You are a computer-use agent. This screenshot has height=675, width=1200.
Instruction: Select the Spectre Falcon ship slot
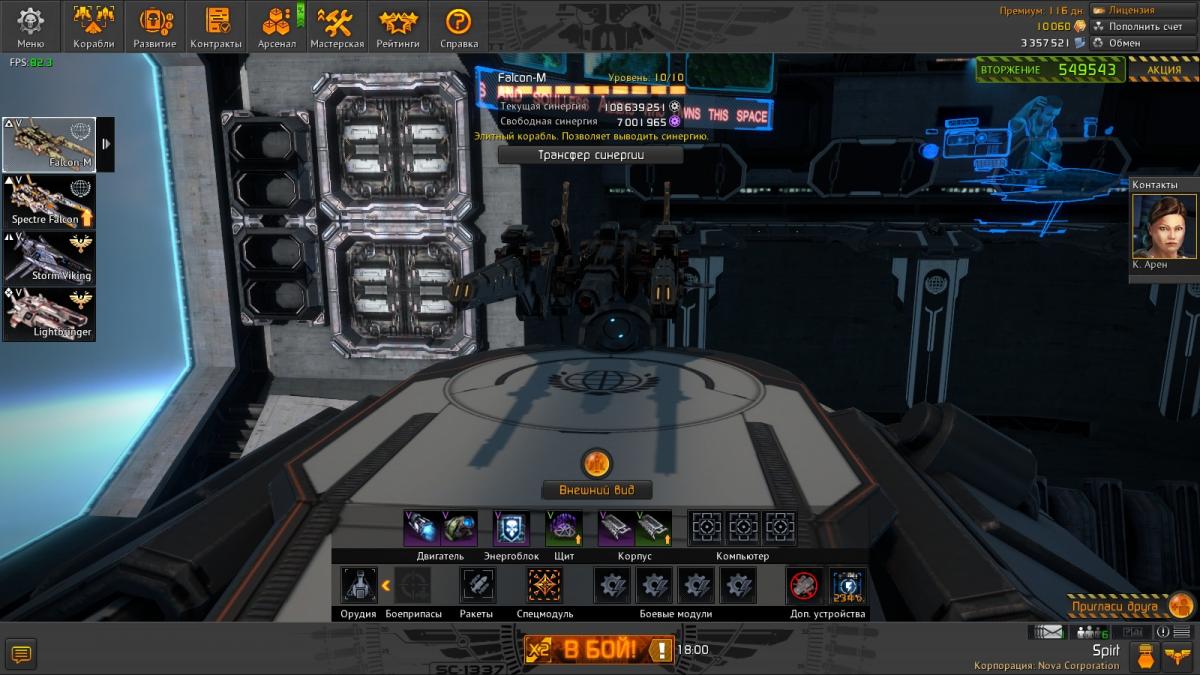[49, 202]
